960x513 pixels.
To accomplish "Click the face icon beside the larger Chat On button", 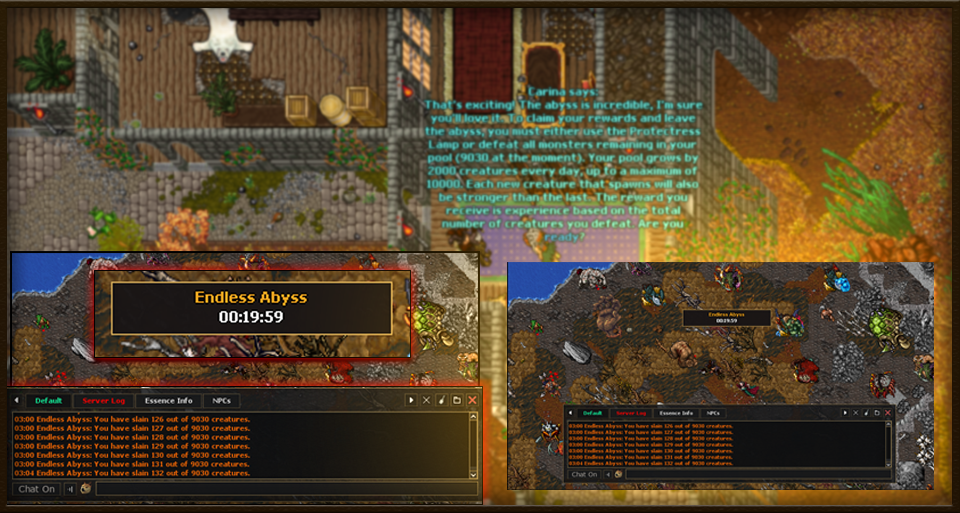I will [x=86, y=489].
